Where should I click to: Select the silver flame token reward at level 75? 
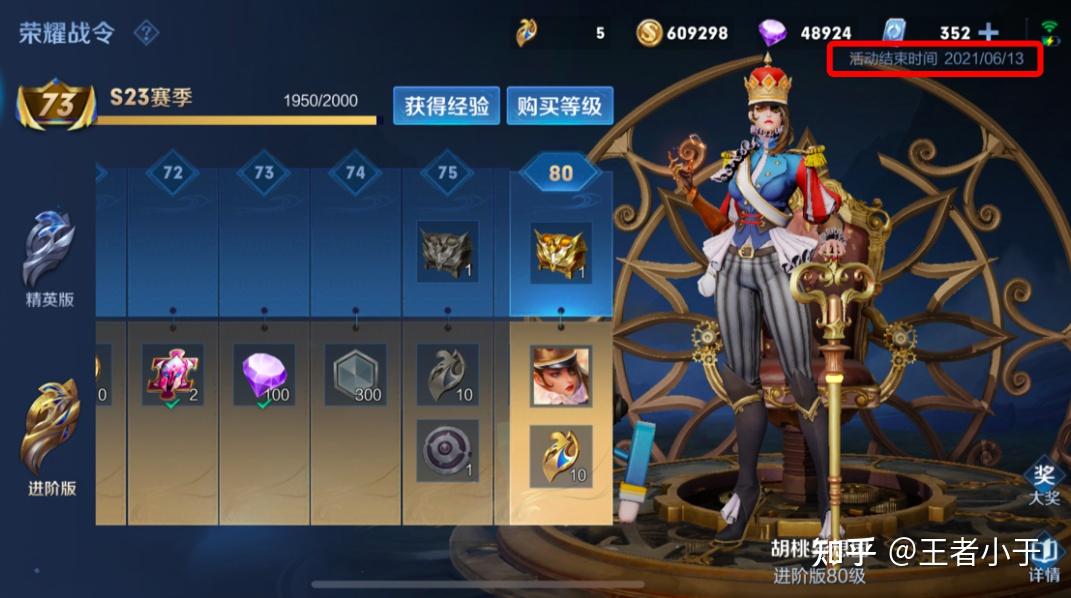(x=447, y=375)
